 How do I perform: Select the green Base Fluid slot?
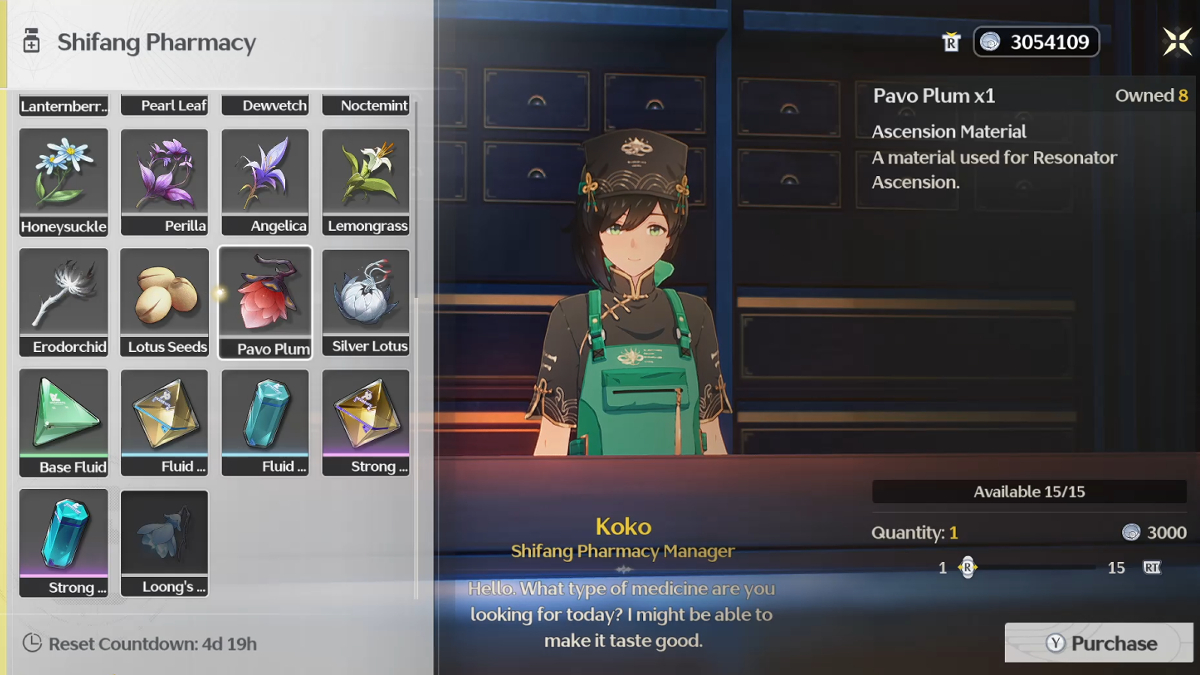tap(64, 422)
